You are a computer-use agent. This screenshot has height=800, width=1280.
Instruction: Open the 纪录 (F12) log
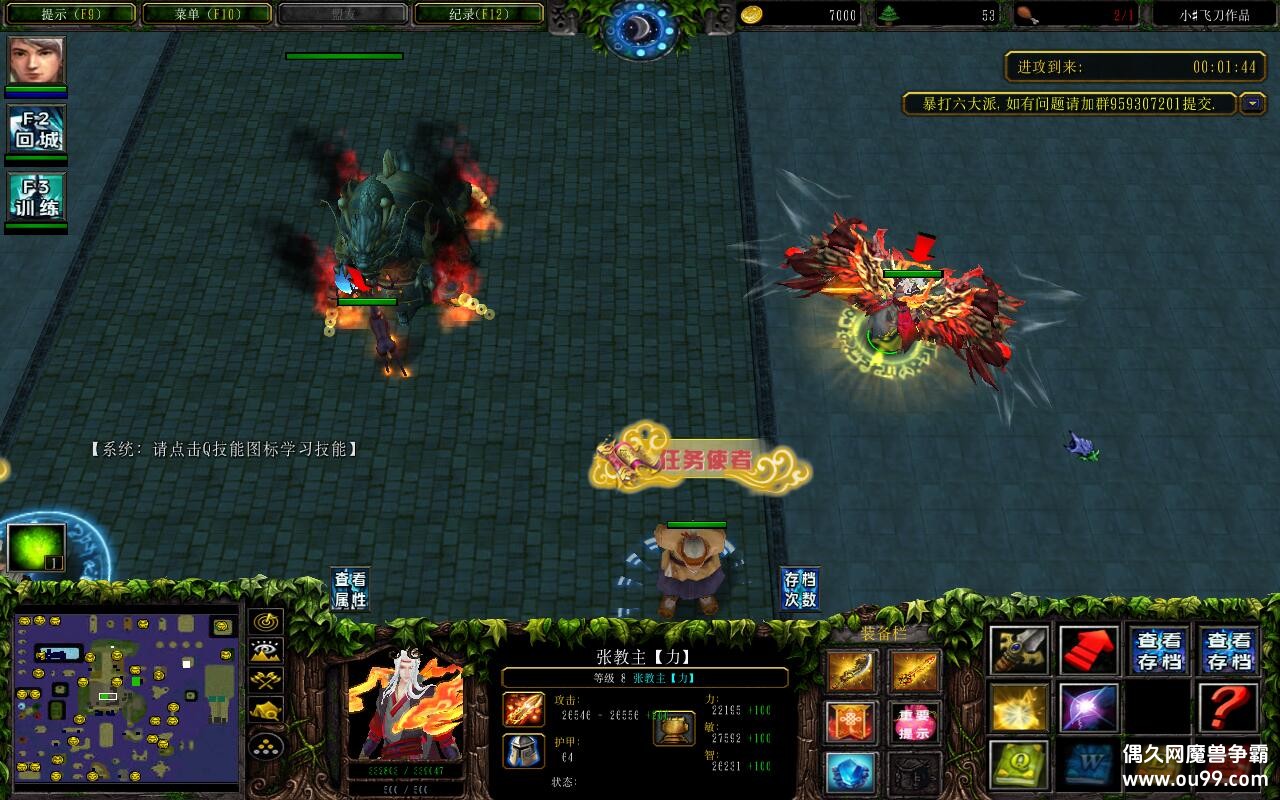tap(478, 14)
